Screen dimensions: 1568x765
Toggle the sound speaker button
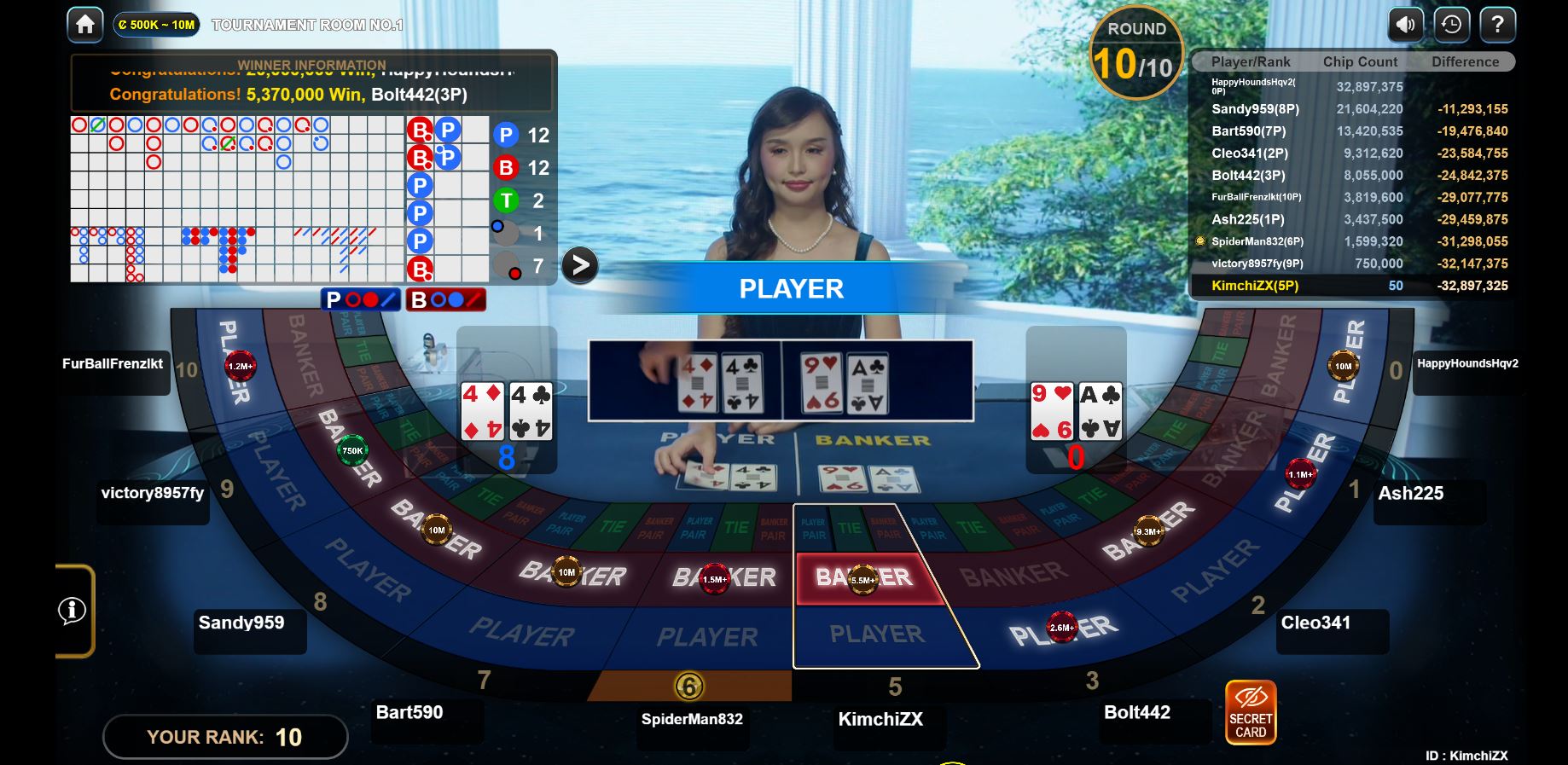[x=1405, y=25]
